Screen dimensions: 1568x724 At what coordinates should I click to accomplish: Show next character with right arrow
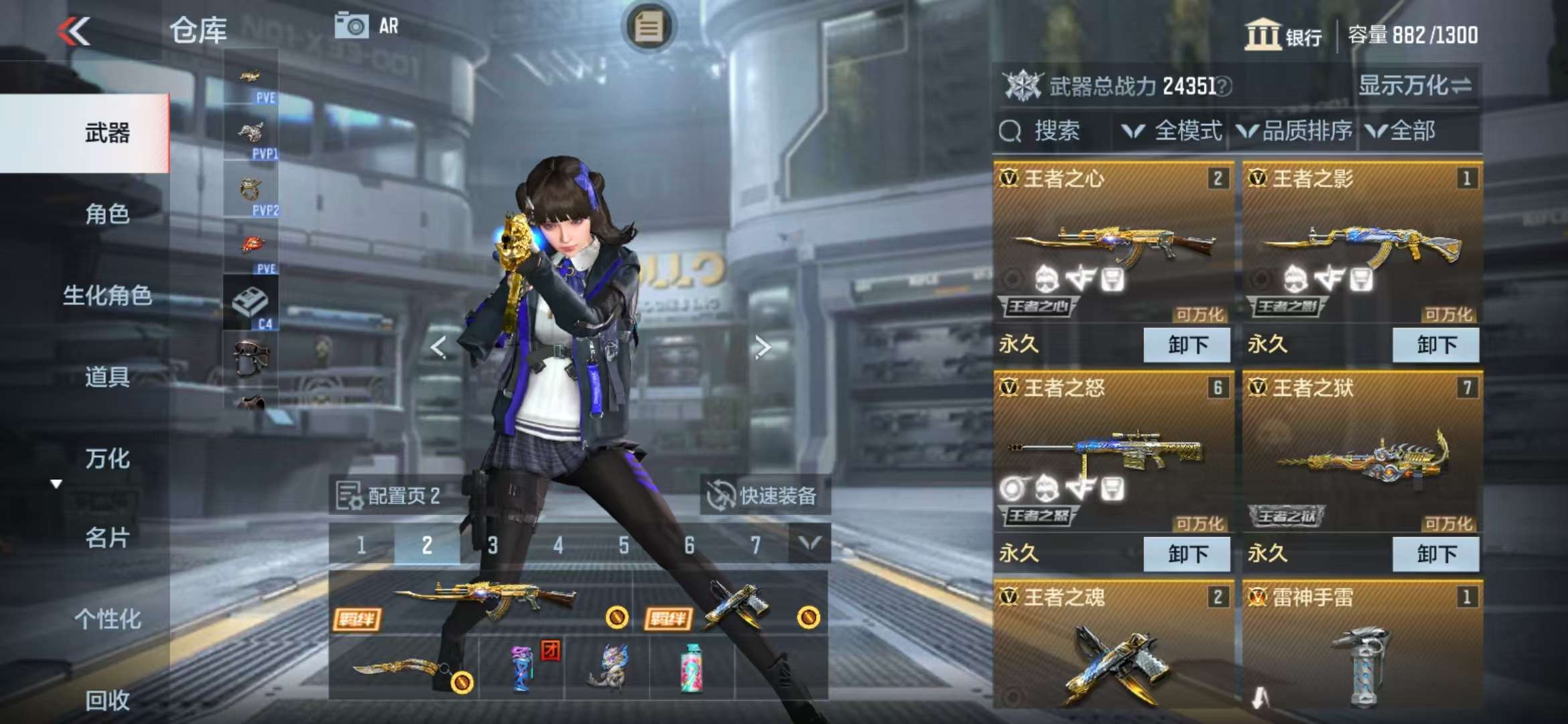[762, 347]
